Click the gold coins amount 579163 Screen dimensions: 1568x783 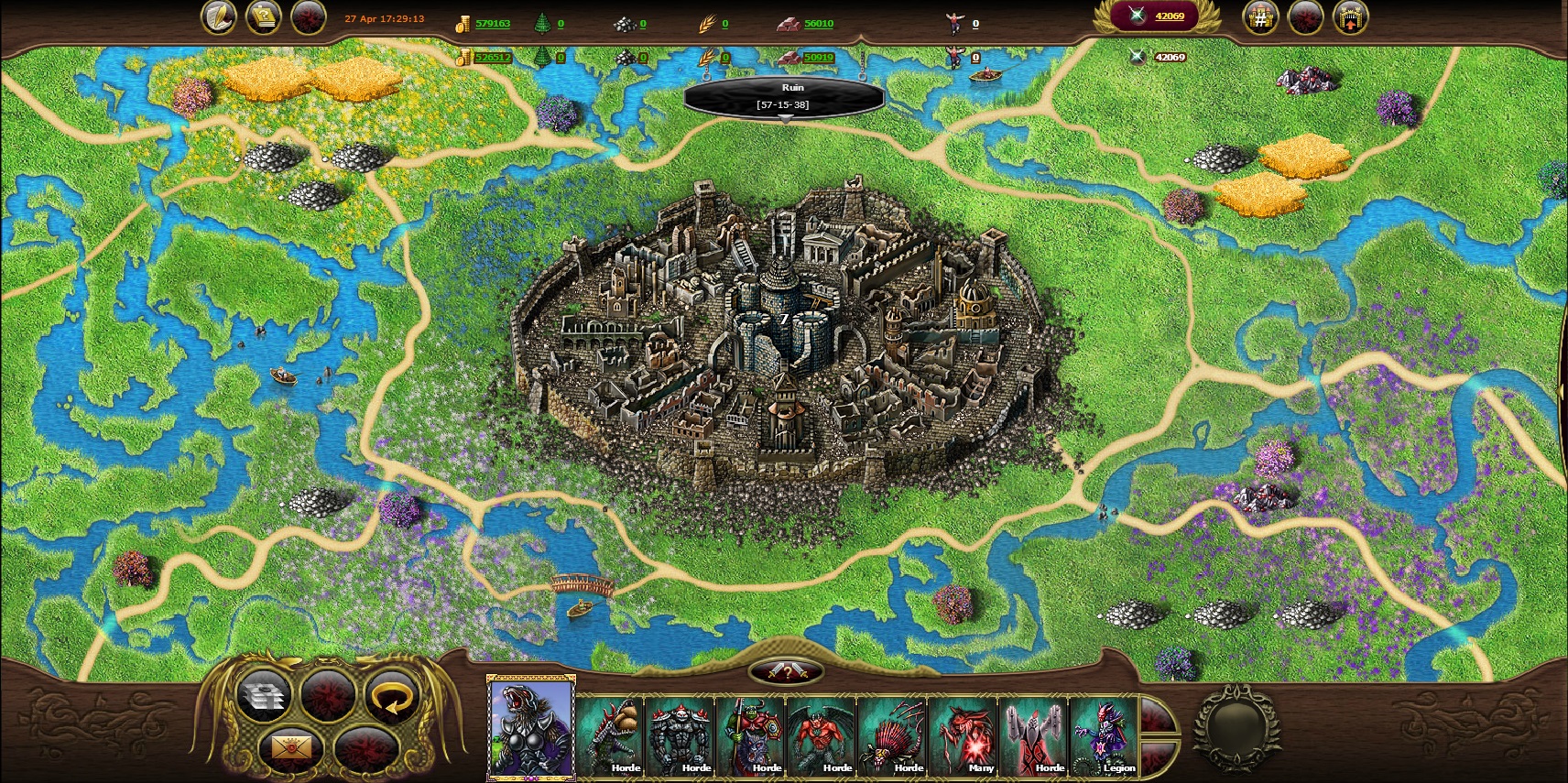(493, 24)
